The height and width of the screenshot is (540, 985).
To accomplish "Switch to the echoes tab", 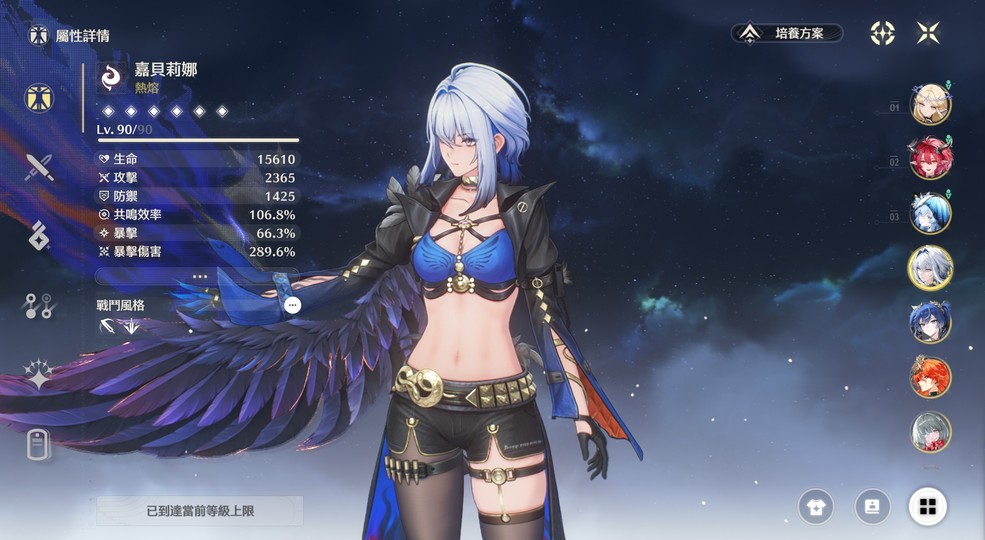I will point(39,236).
